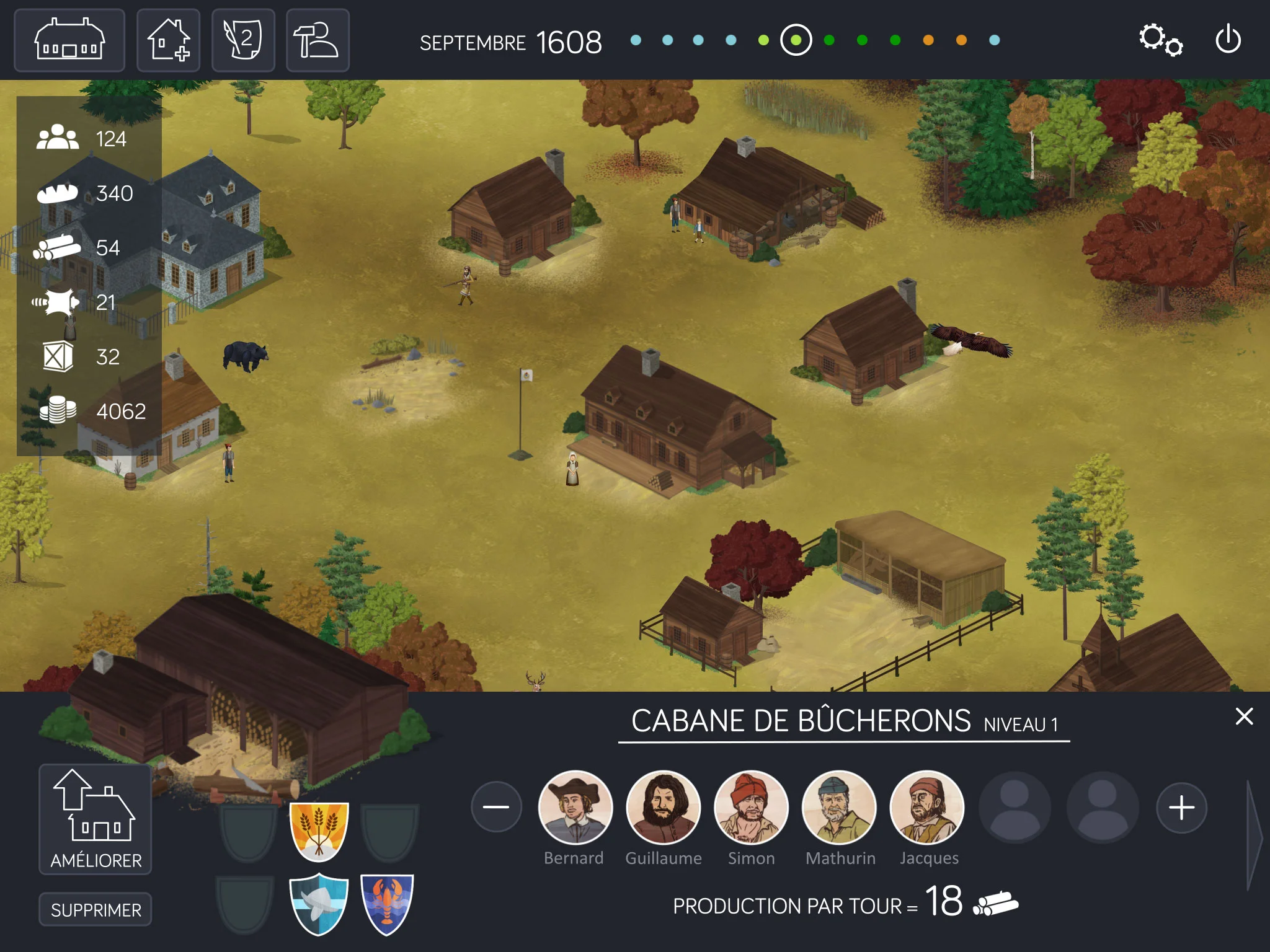
Task: Select worker Bernard's portrait
Action: 575,808
